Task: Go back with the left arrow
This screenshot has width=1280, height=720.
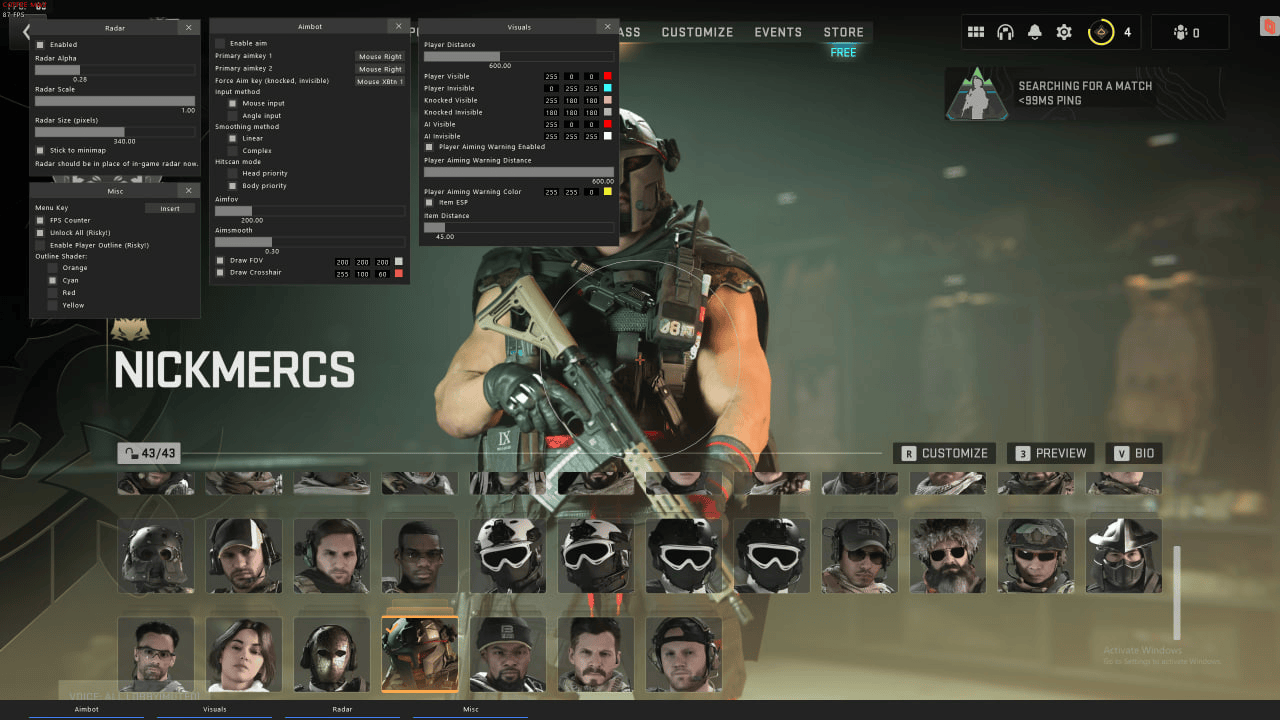Action: point(27,32)
